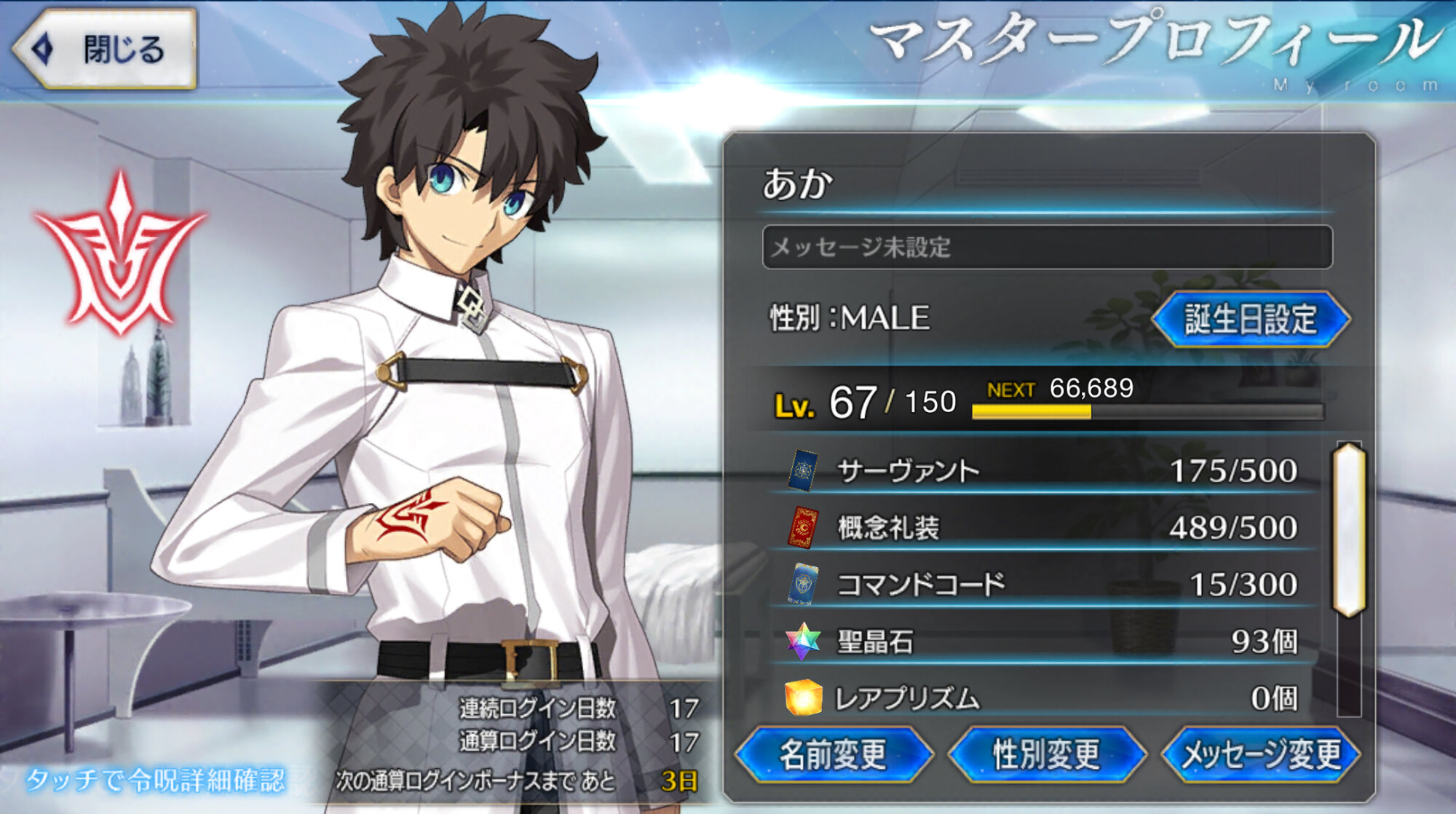Tap メッセージ変更 to edit message
The width and height of the screenshot is (1456, 814).
[x=1260, y=754]
